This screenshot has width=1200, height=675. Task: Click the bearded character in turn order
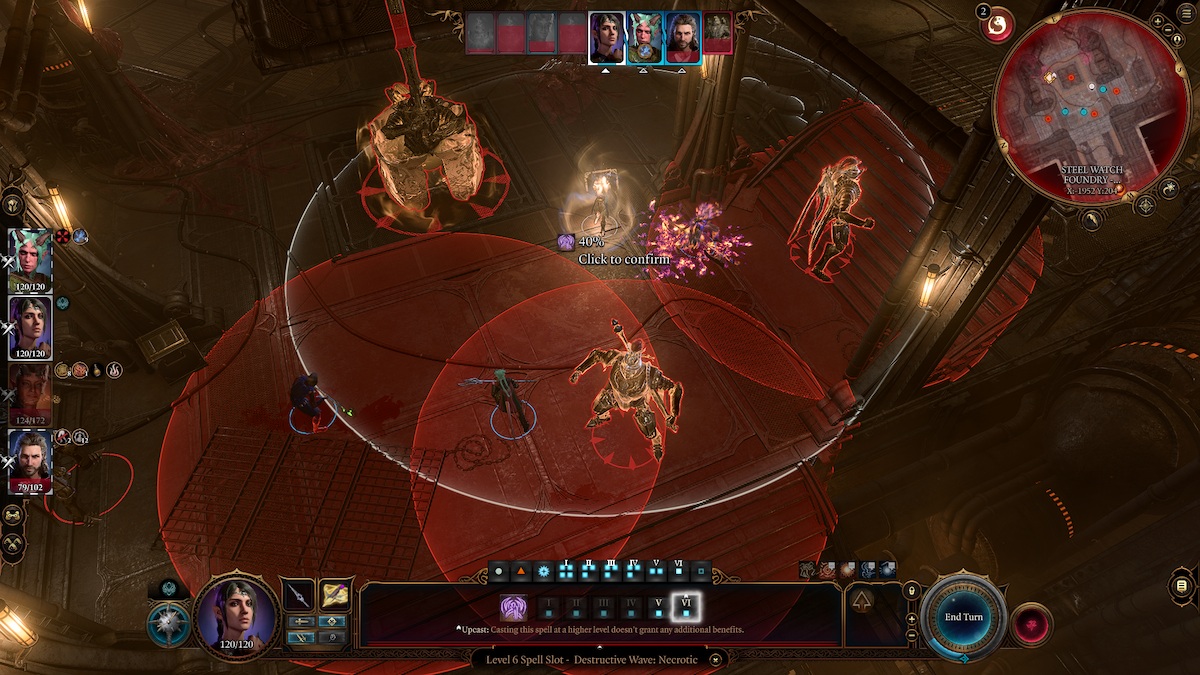click(683, 38)
